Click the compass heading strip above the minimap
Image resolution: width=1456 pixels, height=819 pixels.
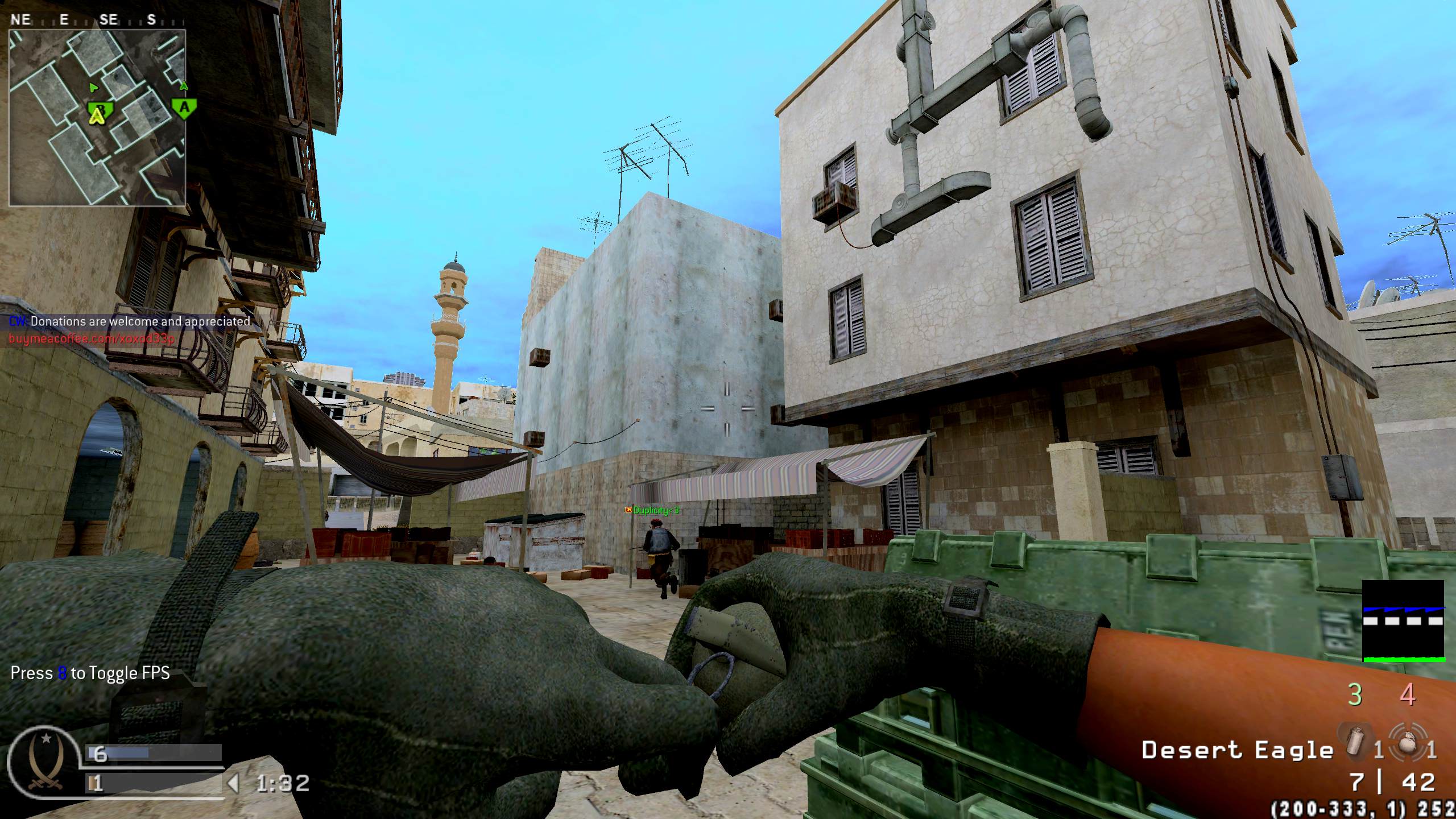click(85, 20)
